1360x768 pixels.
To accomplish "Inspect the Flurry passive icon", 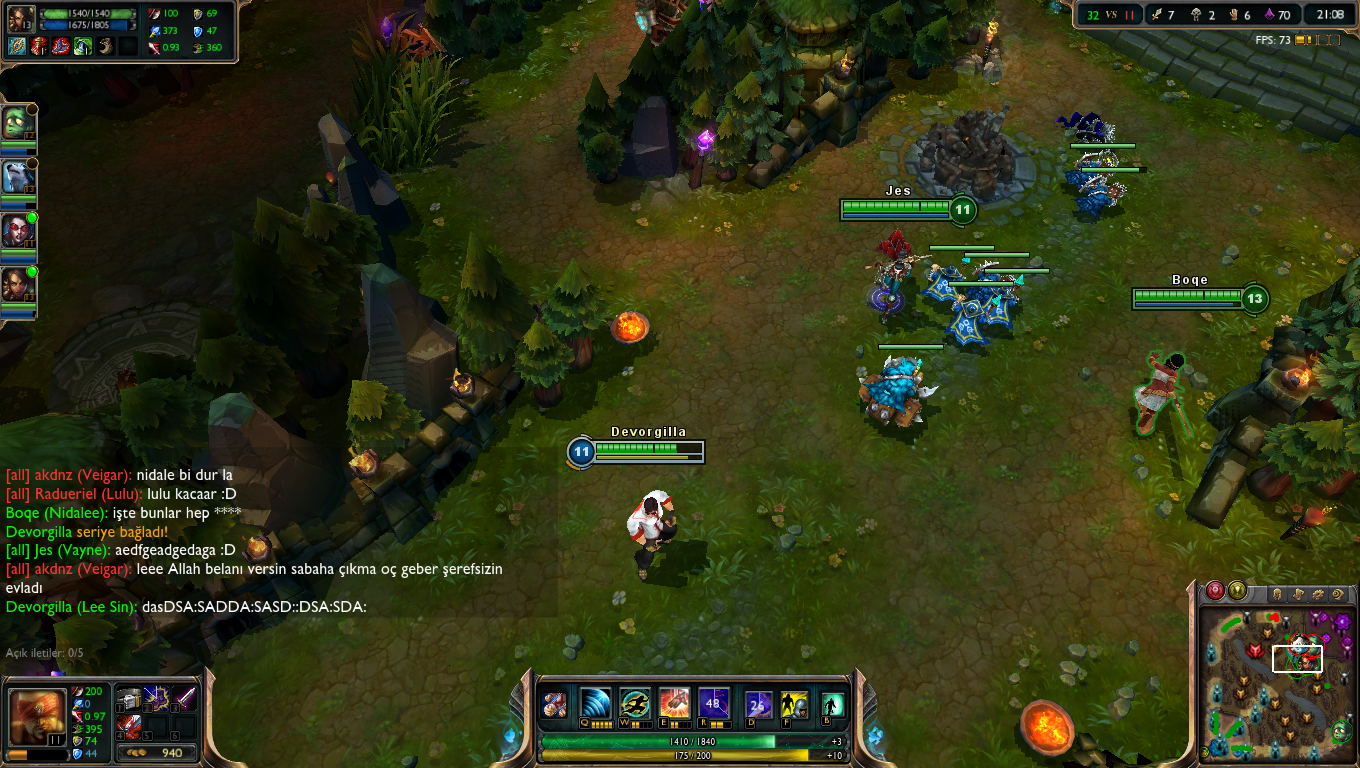I will point(554,704).
